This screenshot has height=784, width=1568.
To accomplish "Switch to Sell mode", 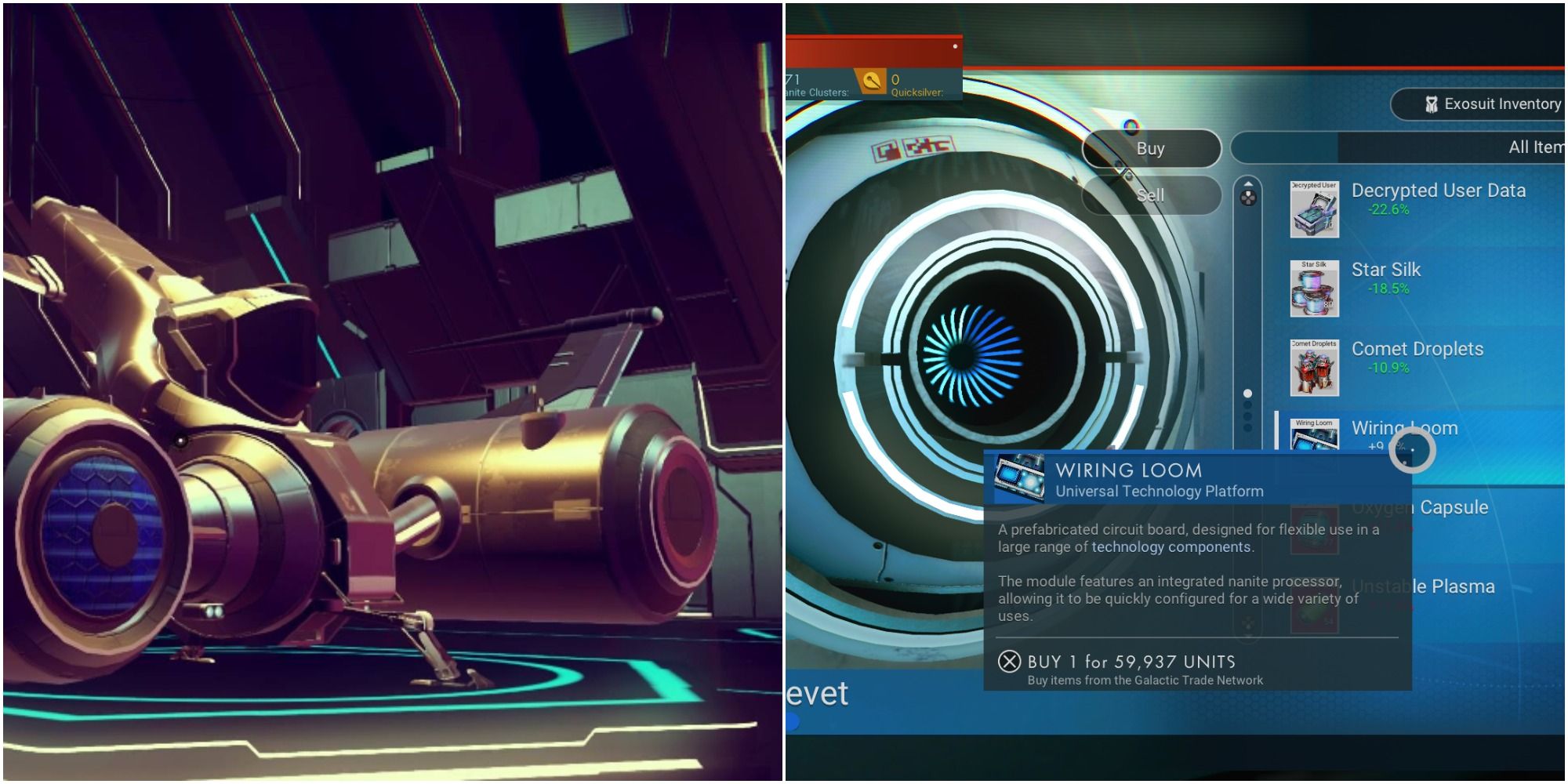I will coord(1151,194).
